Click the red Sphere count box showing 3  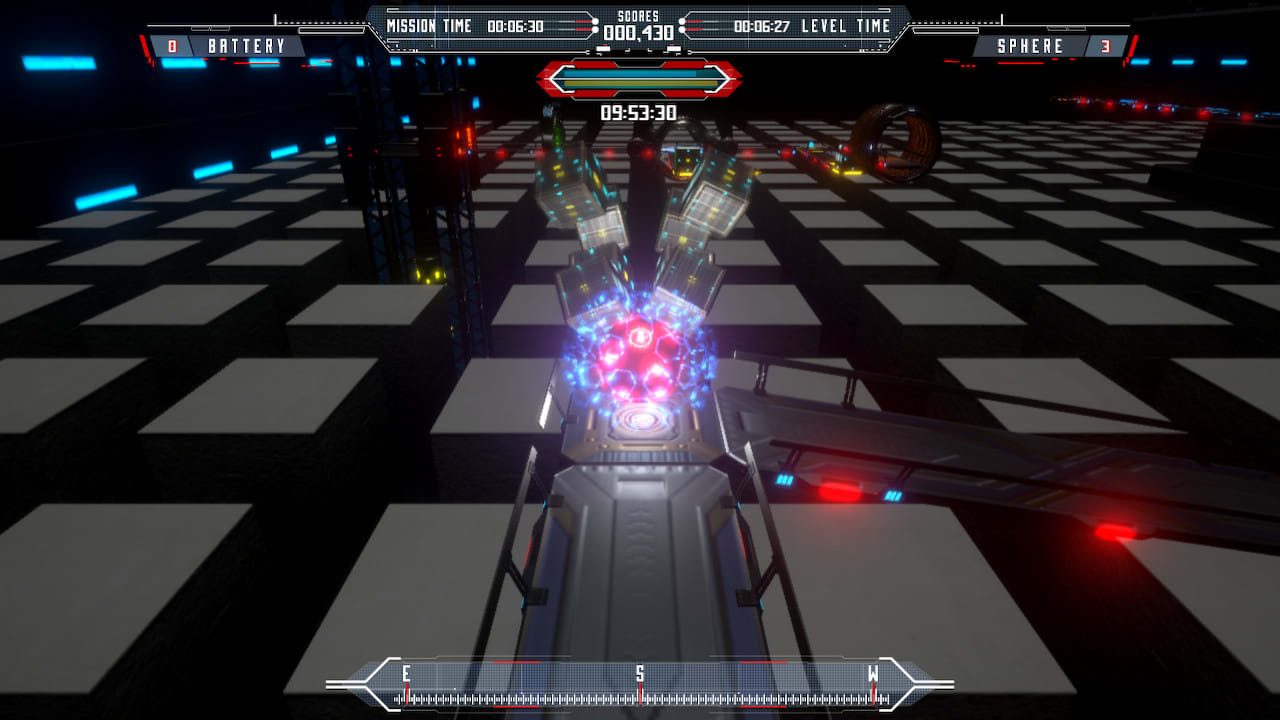[x=1105, y=45]
